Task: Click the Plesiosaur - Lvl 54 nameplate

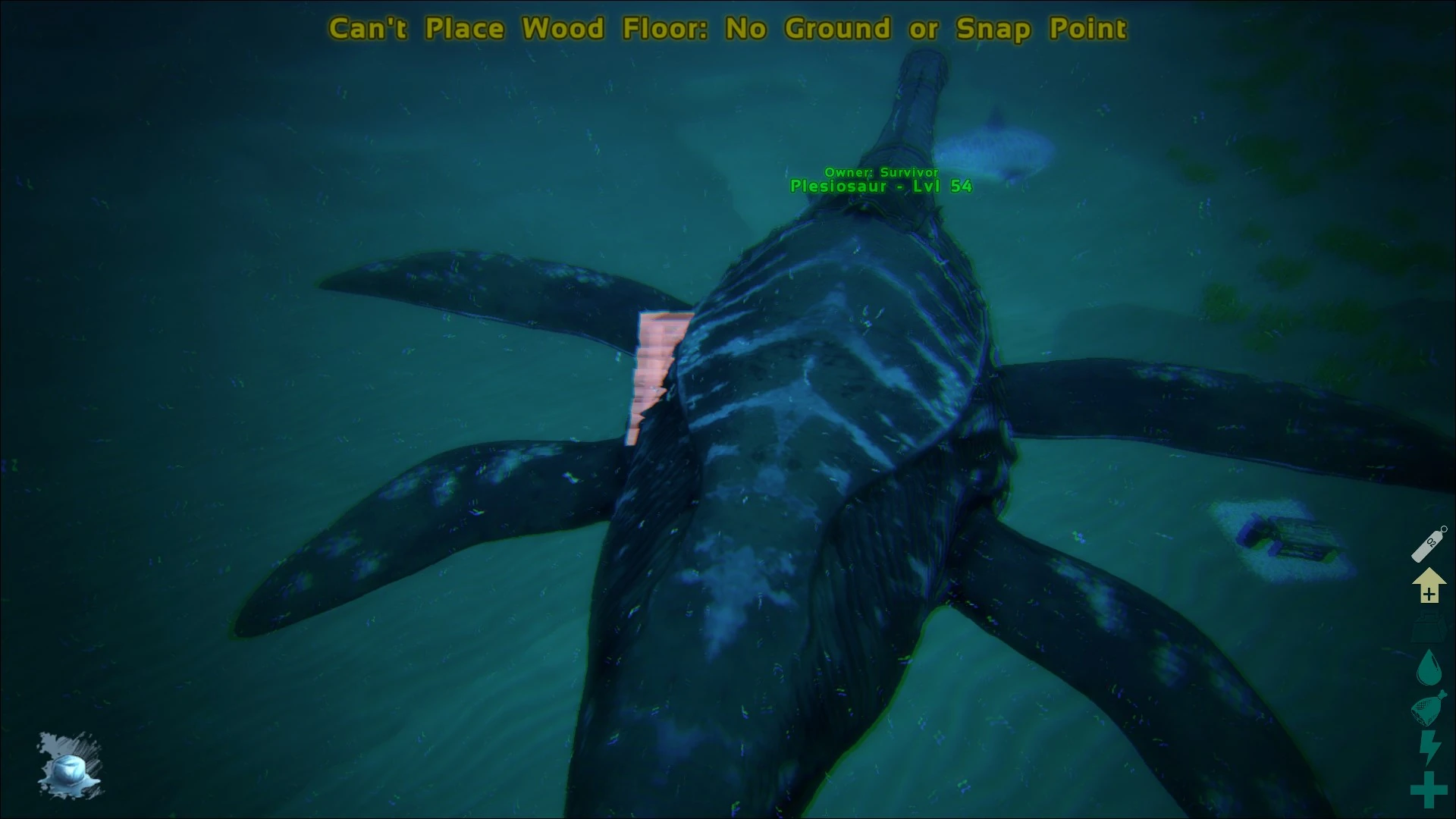Action: 880,185
